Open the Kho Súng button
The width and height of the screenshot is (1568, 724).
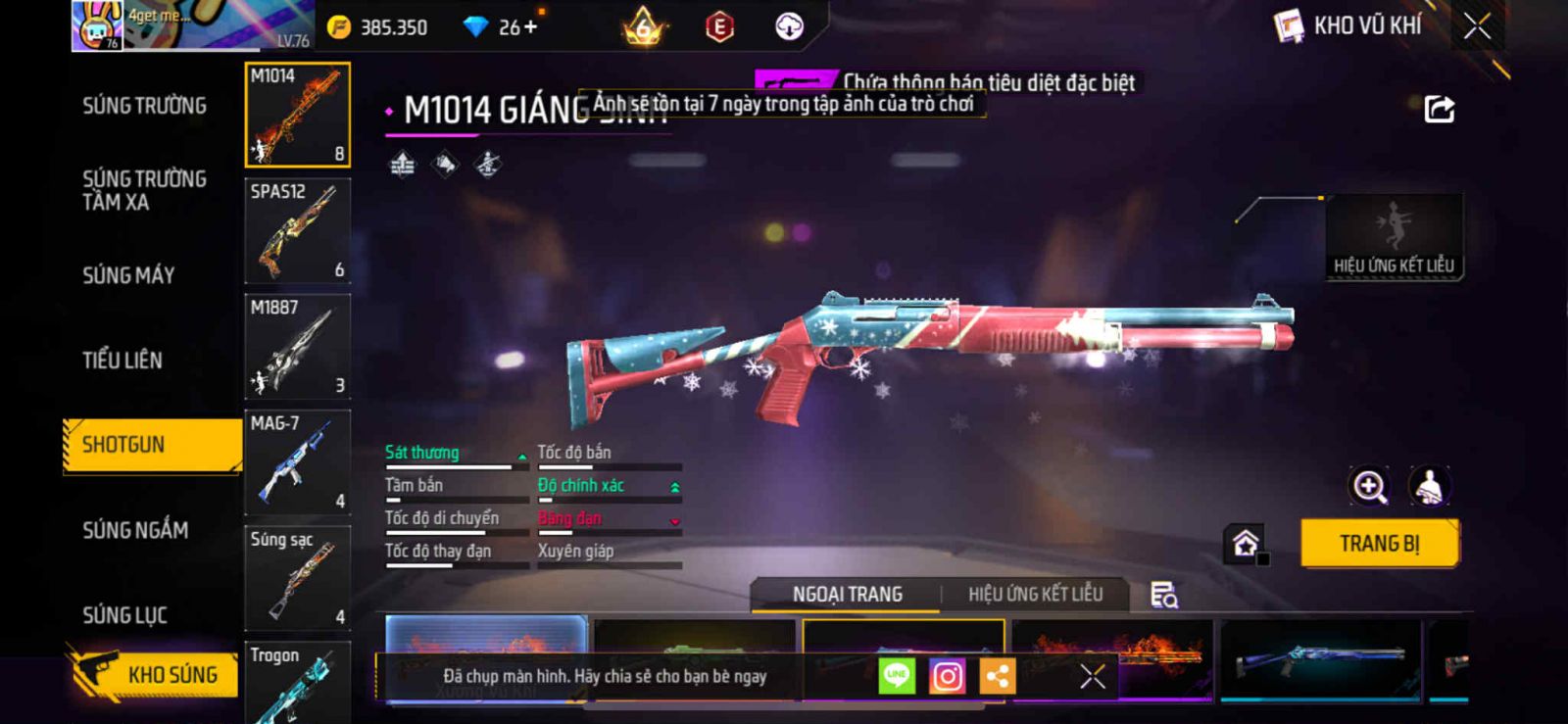coord(155,674)
